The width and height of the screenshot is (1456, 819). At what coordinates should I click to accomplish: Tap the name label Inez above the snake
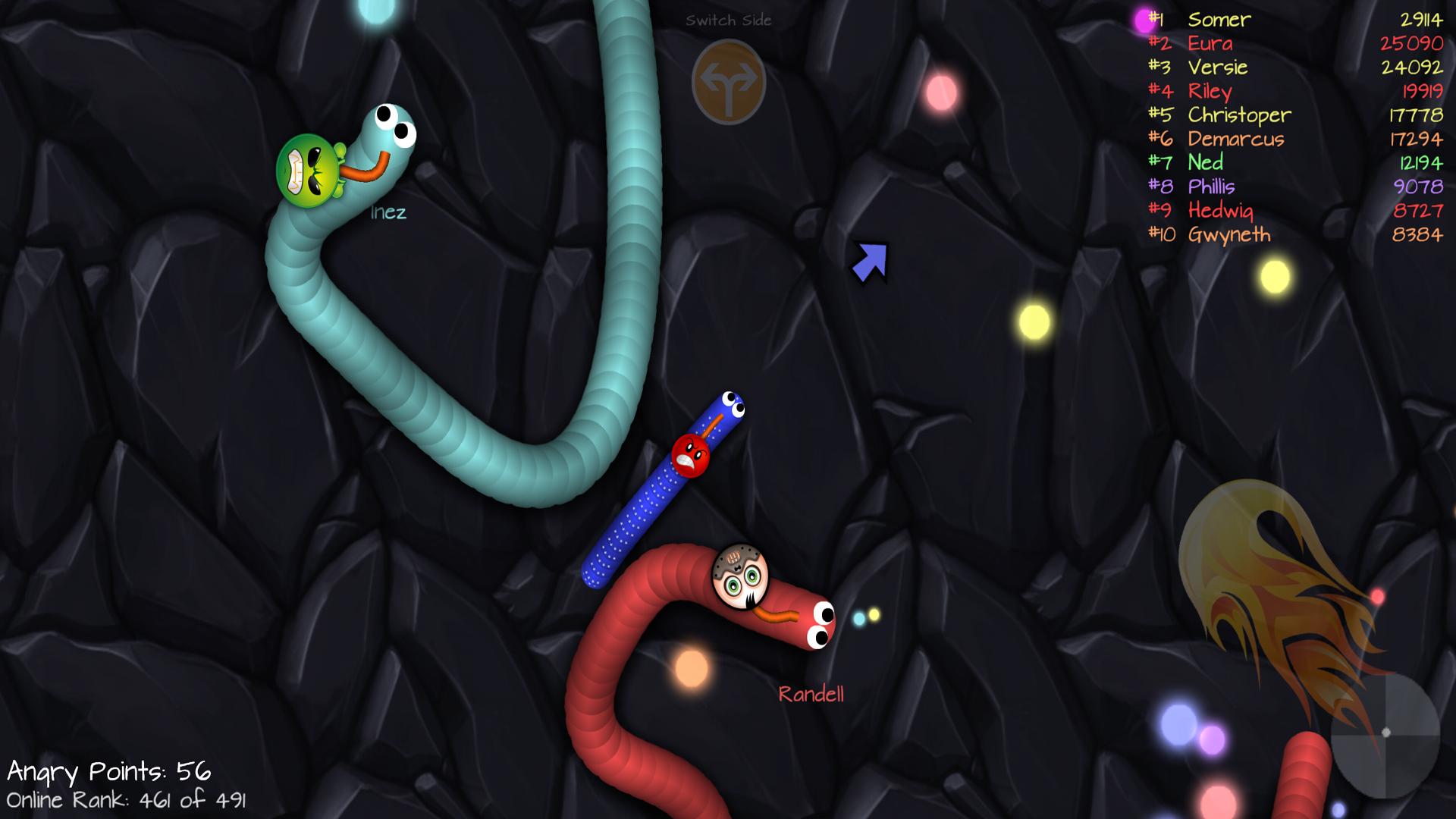click(x=388, y=213)
